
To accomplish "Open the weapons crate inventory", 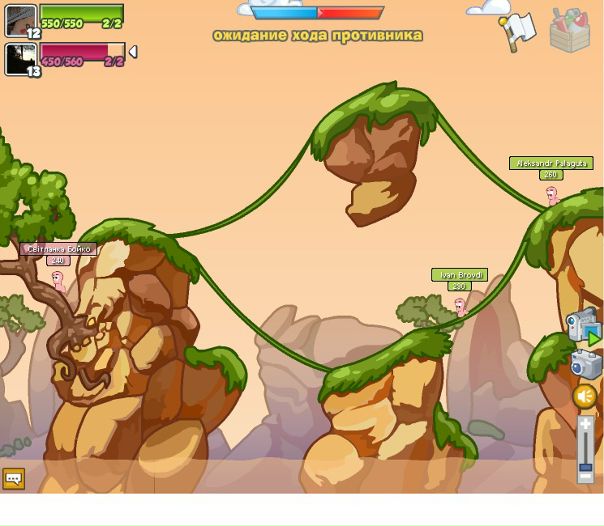I will coord(570,29).
